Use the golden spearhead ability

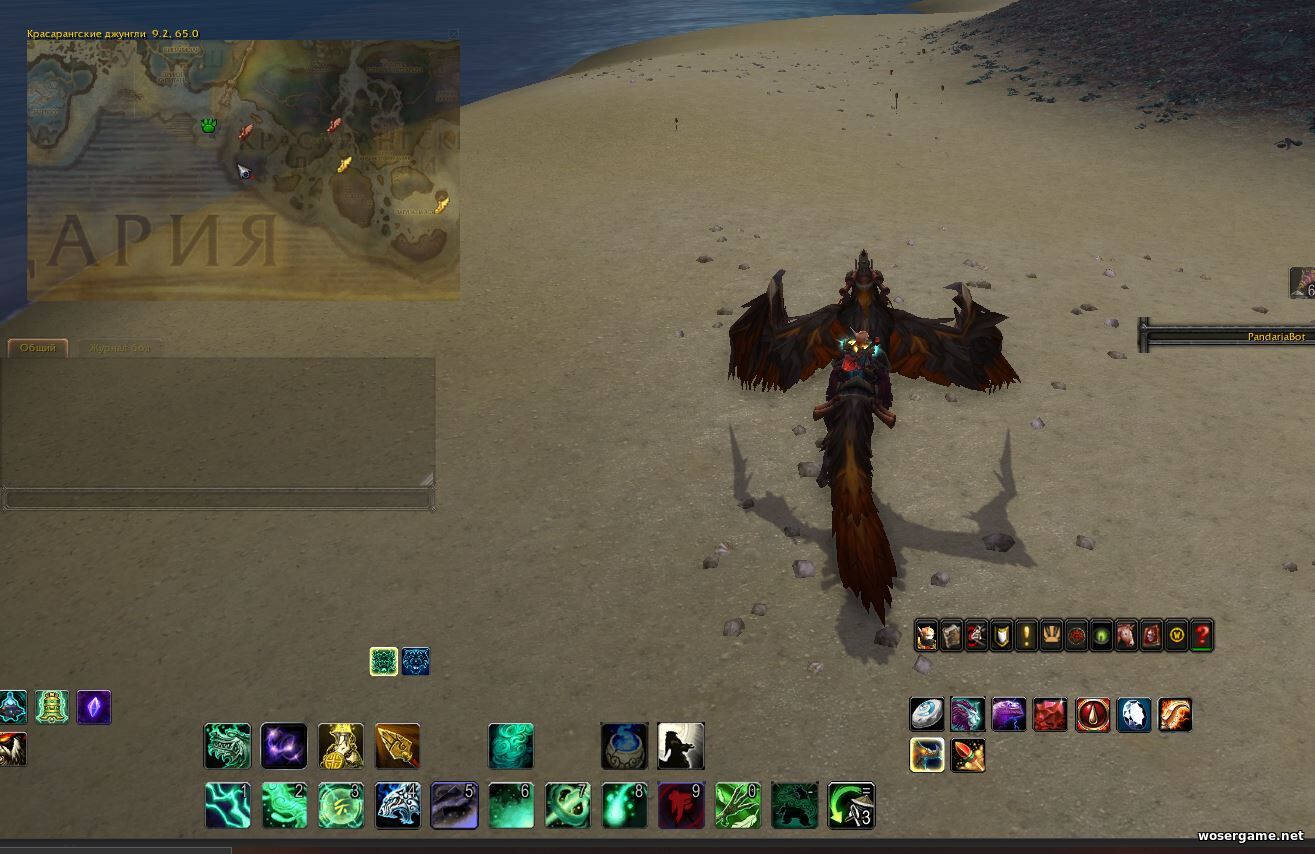pos(397,746)
